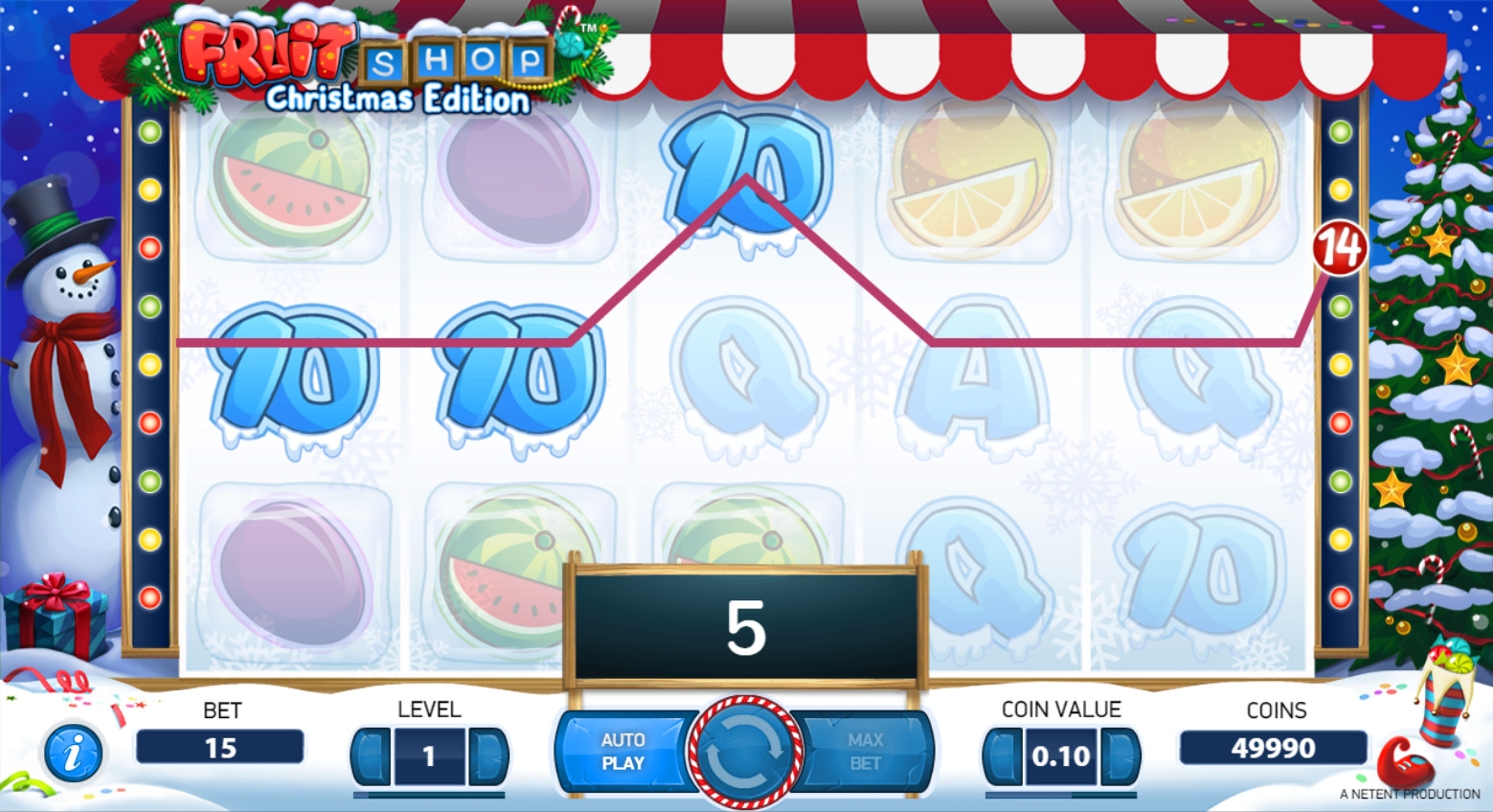
Task: Spin the reels with the candy-cane button
Action: click(746, 753)
